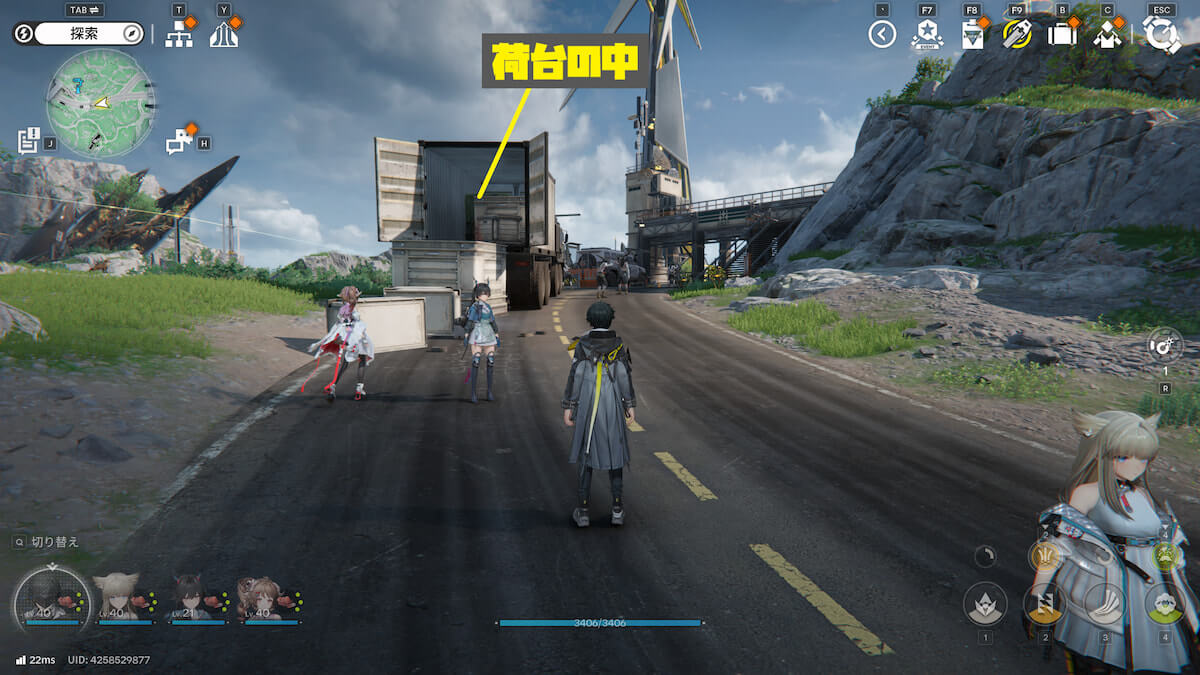Open the mission log document icon
Image resolution: width=1200 pixels, height=675 pixels.
[x=28, y=139]
